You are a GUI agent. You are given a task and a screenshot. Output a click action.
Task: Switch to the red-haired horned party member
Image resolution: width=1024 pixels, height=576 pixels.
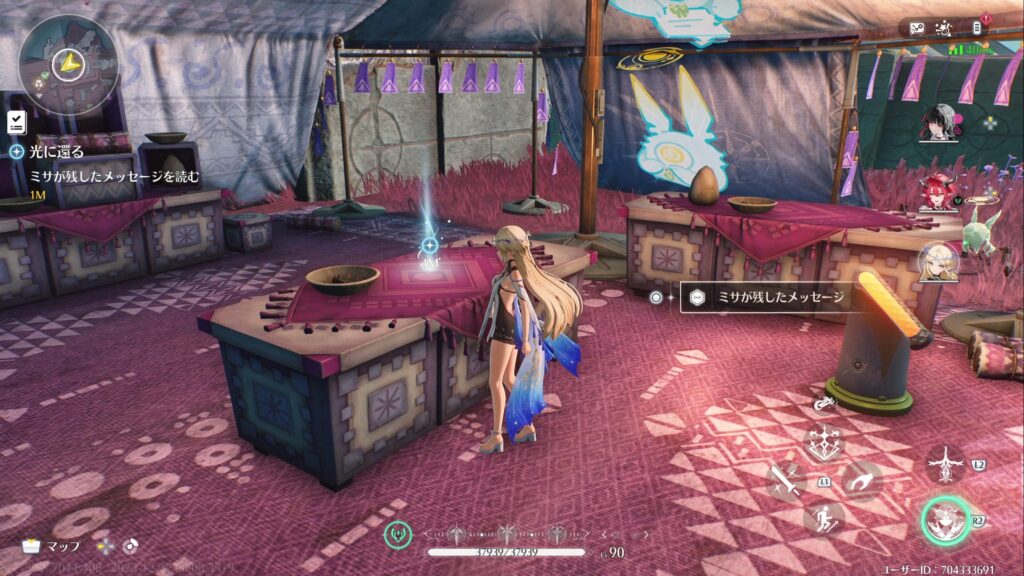coord(937,192)
